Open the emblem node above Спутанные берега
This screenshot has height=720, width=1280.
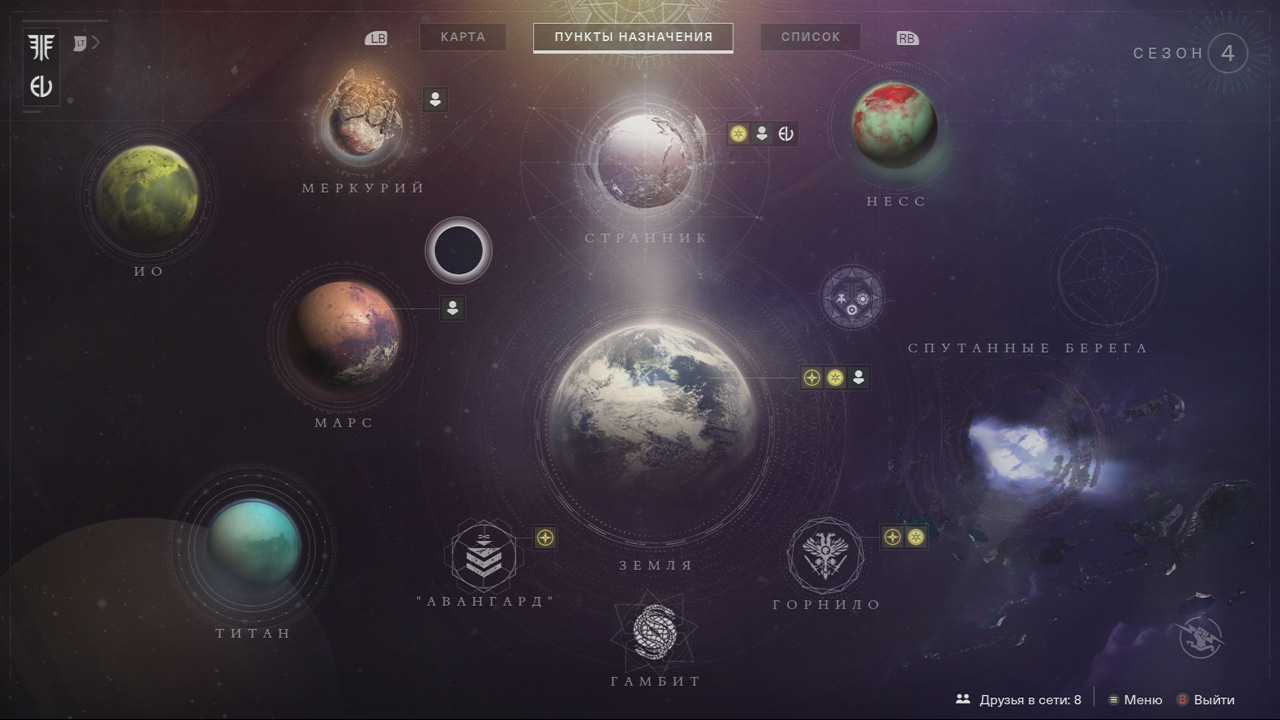click(x=852, y=297)
